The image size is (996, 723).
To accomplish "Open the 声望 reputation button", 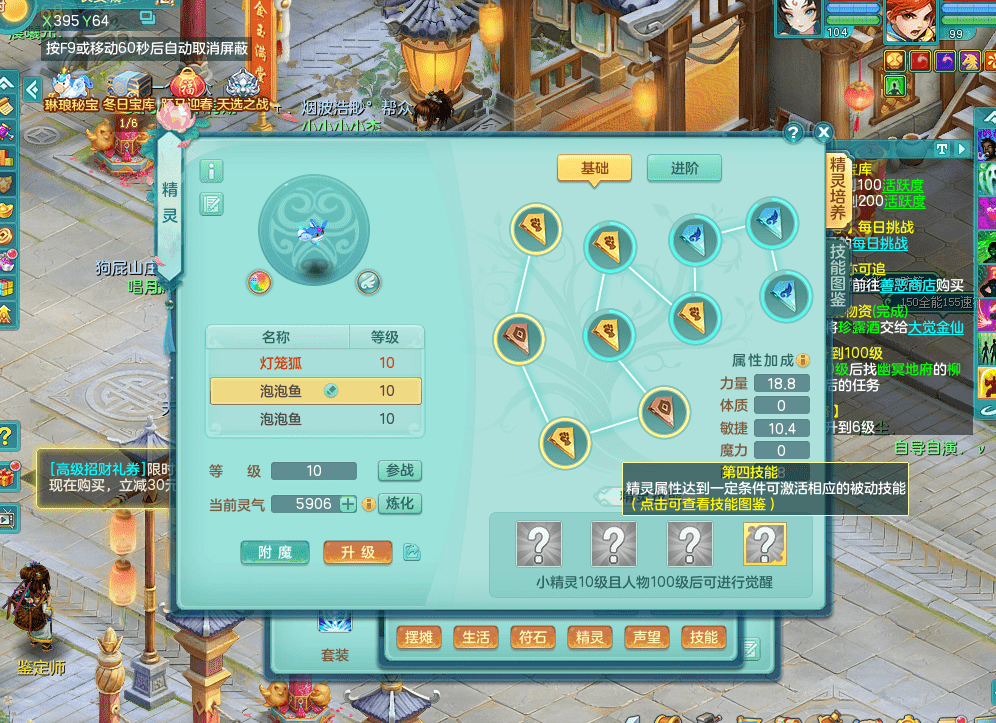I will click(647, 637).
